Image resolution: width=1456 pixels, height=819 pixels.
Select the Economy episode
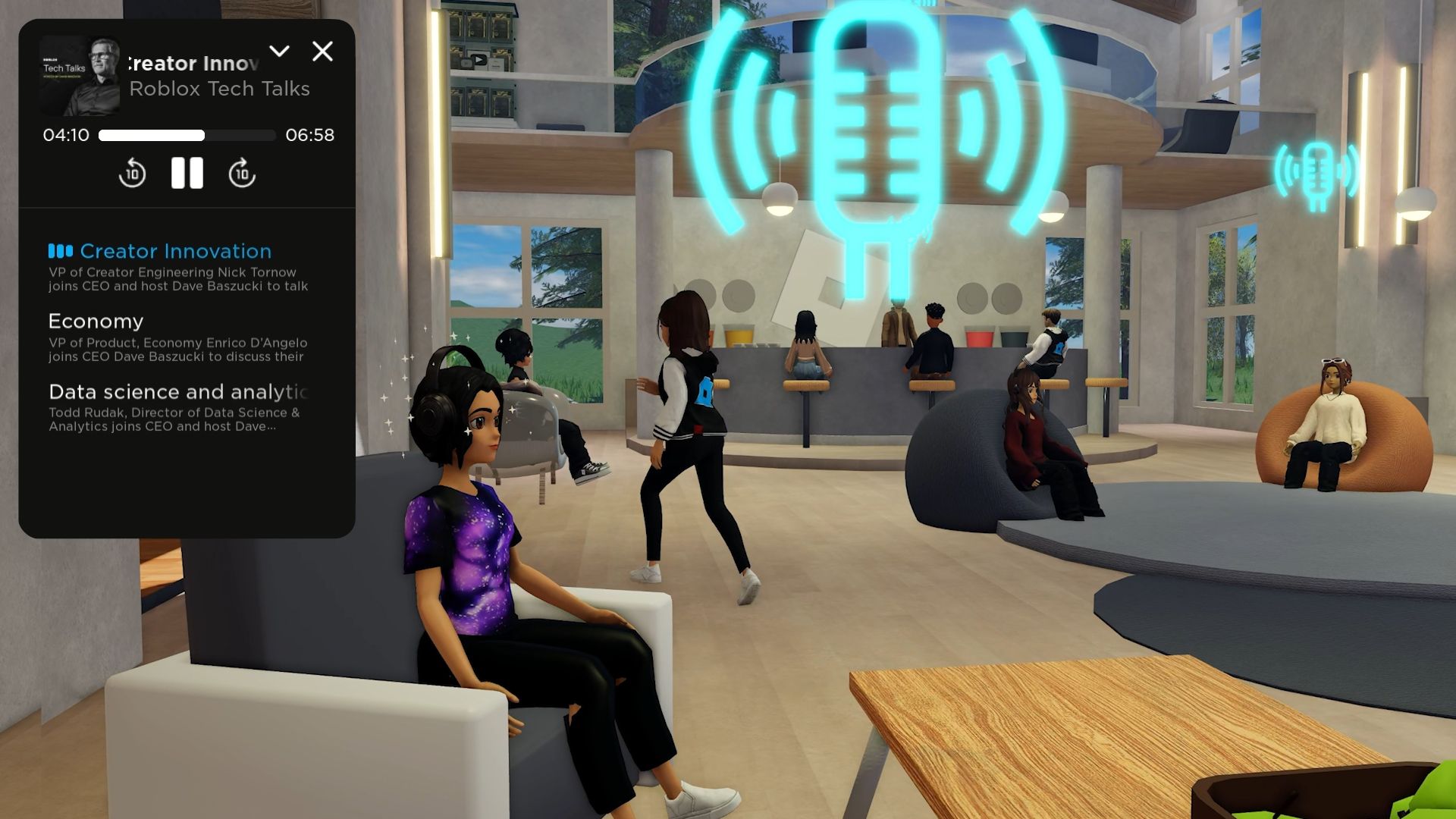pos(96,321)
